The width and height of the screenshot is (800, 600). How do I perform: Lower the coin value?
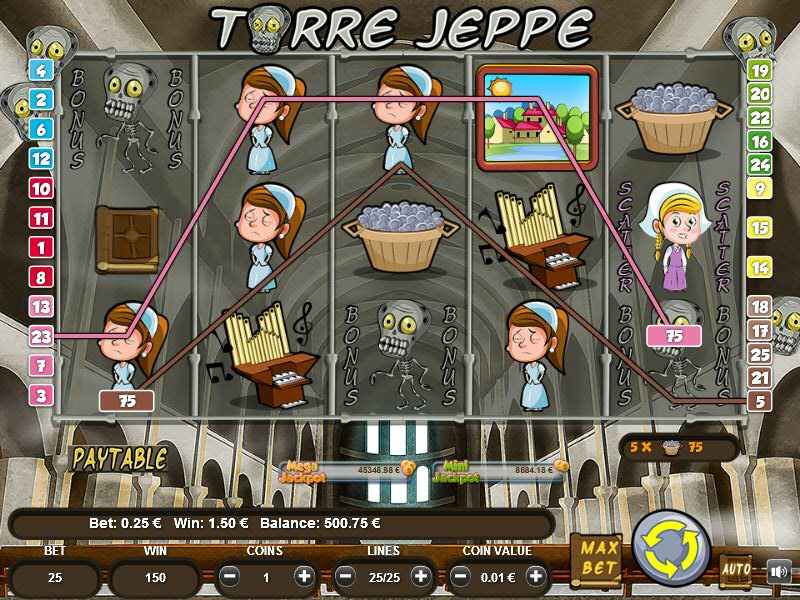point(461,576)
